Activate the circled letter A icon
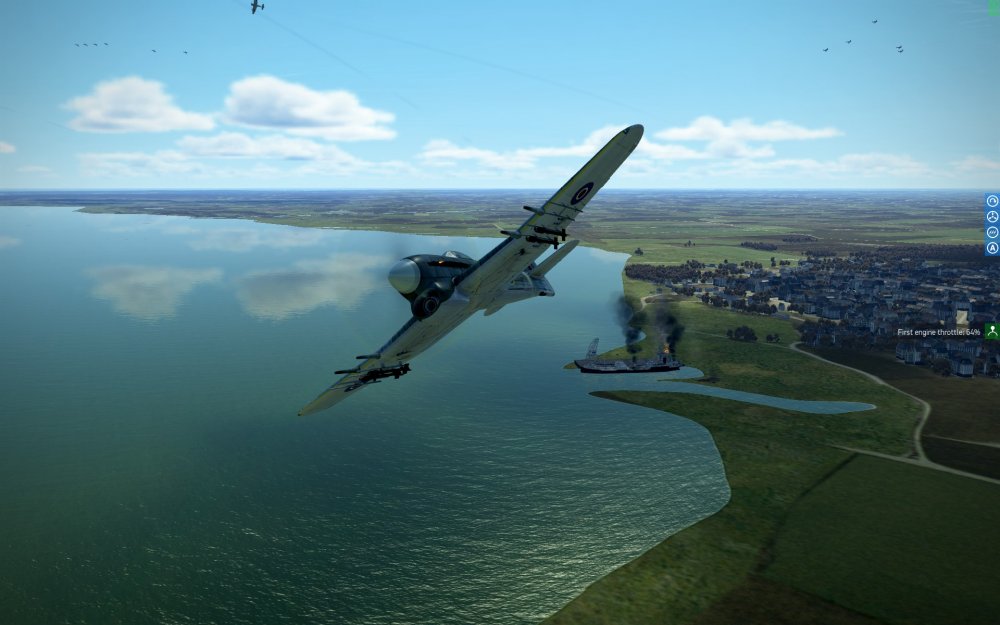 (992, 247)
